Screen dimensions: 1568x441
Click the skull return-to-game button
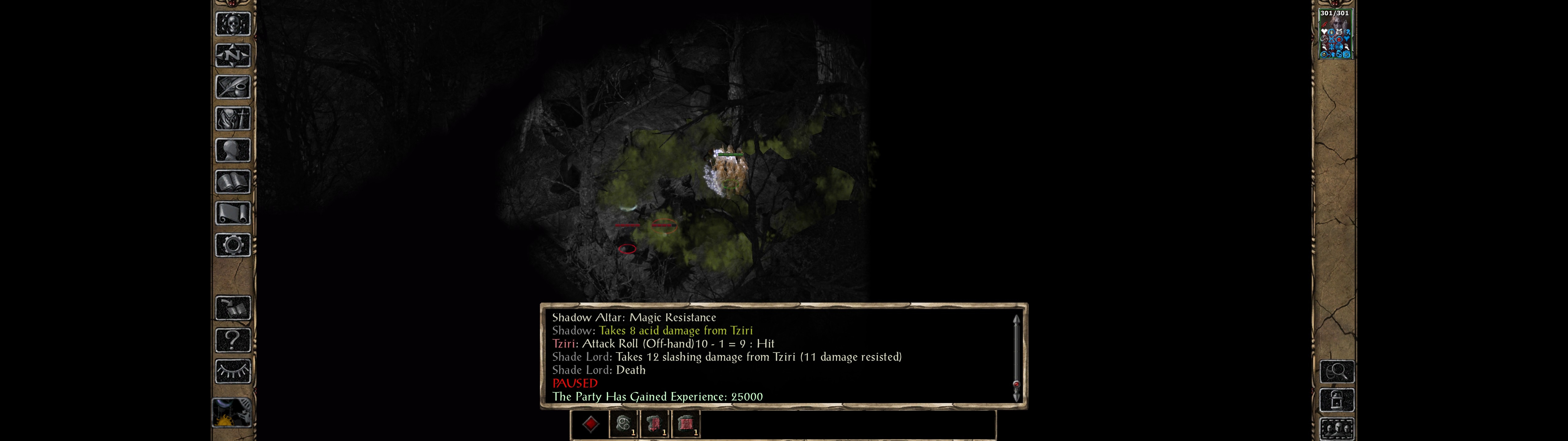point(232,24)
